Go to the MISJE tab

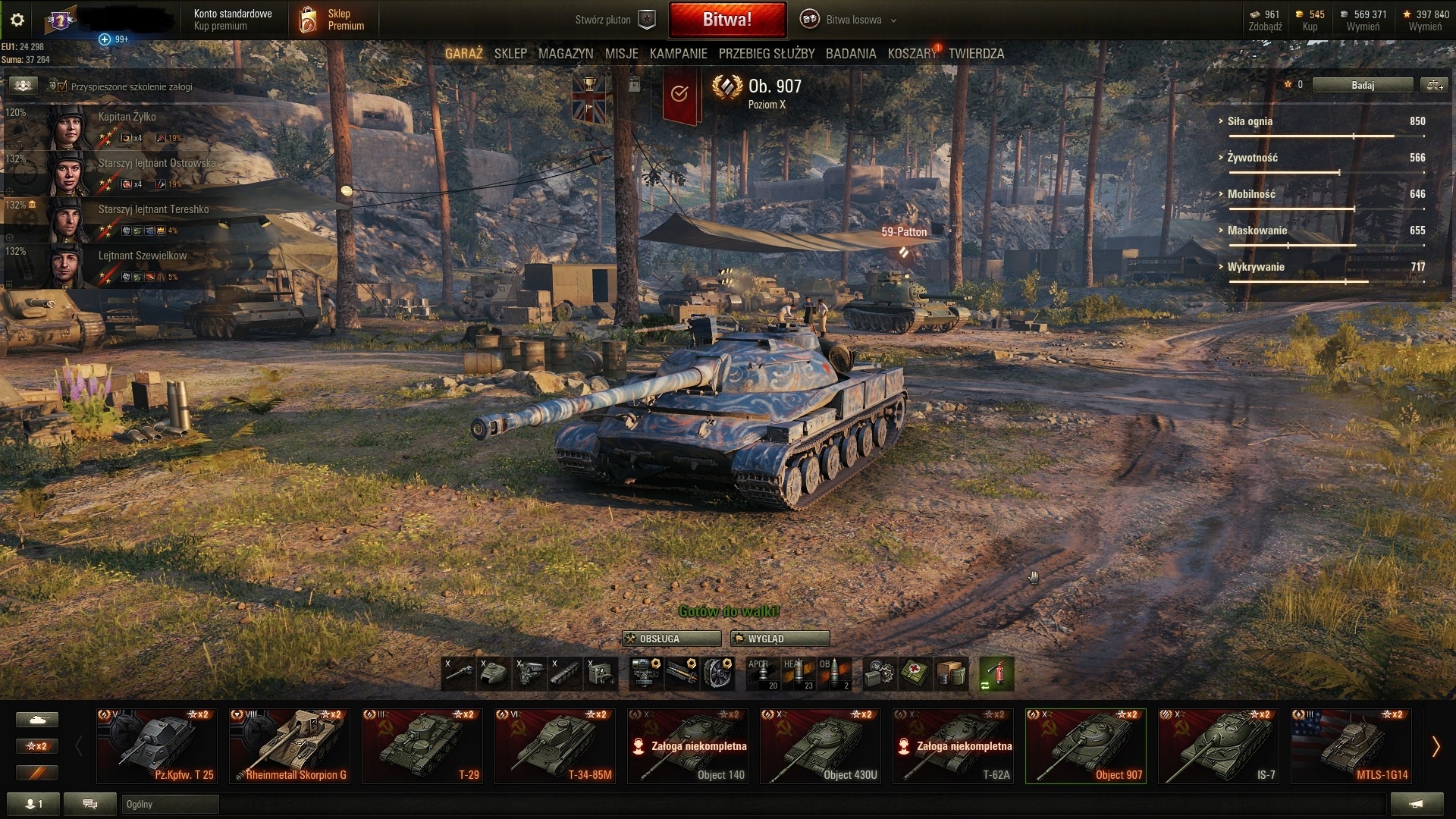pyautogui.click(x=622, y=54)
